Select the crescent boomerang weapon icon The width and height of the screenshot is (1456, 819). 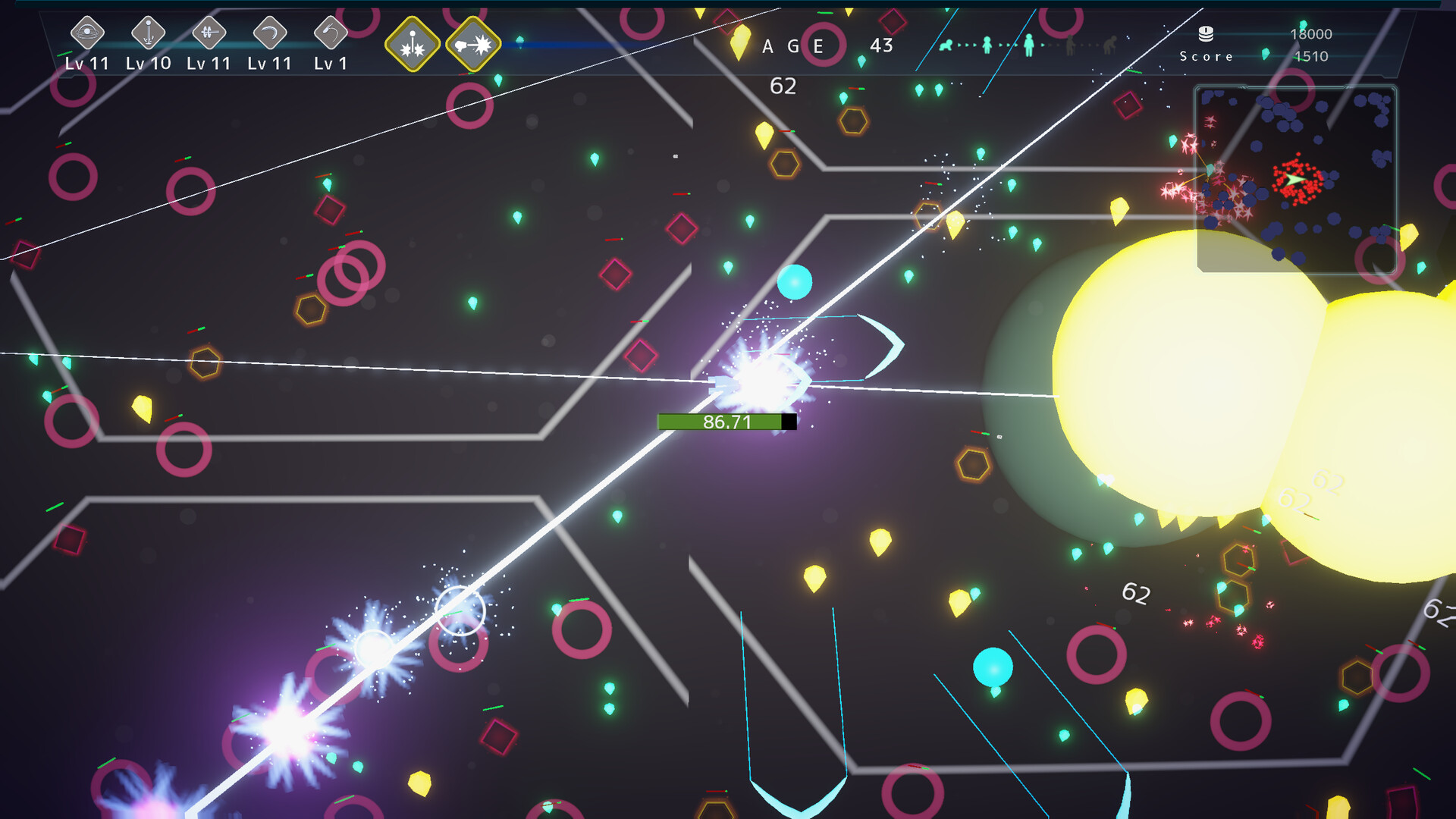269,33
